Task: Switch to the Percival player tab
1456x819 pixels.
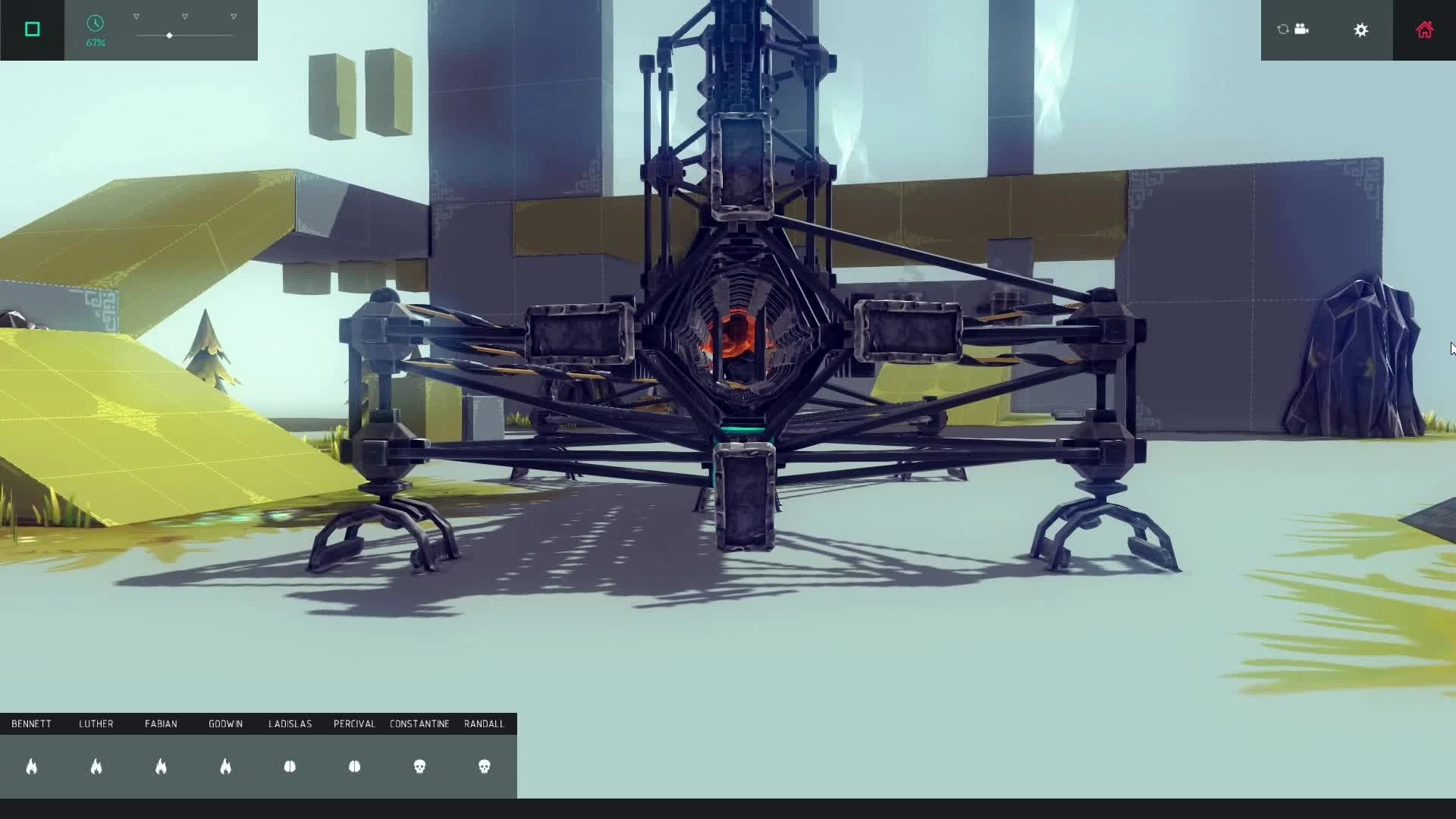Action: [353, 723]
